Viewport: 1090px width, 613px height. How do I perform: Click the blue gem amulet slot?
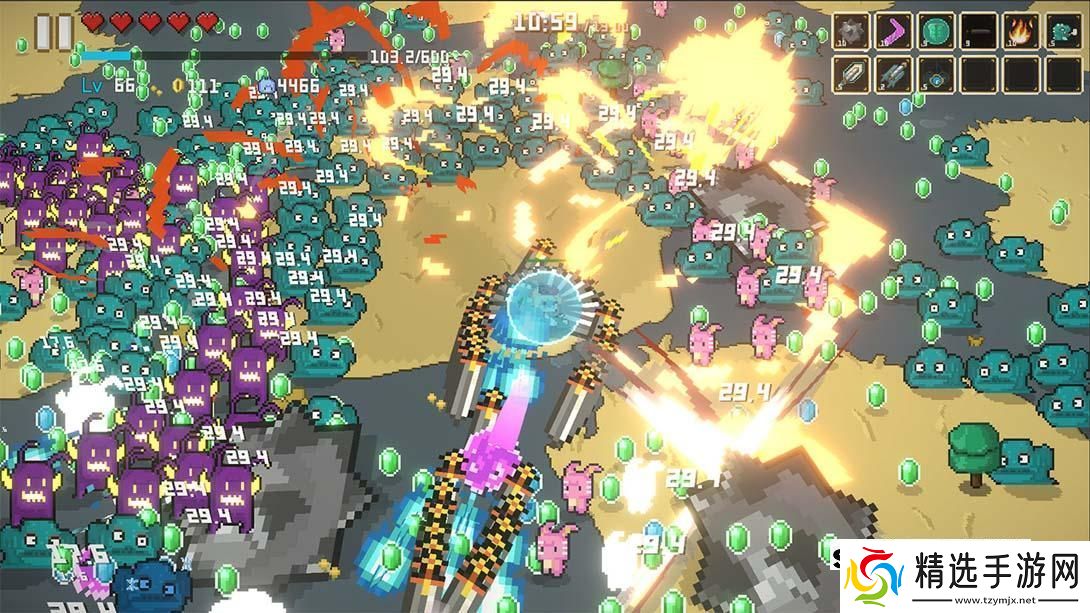point(936,74)
